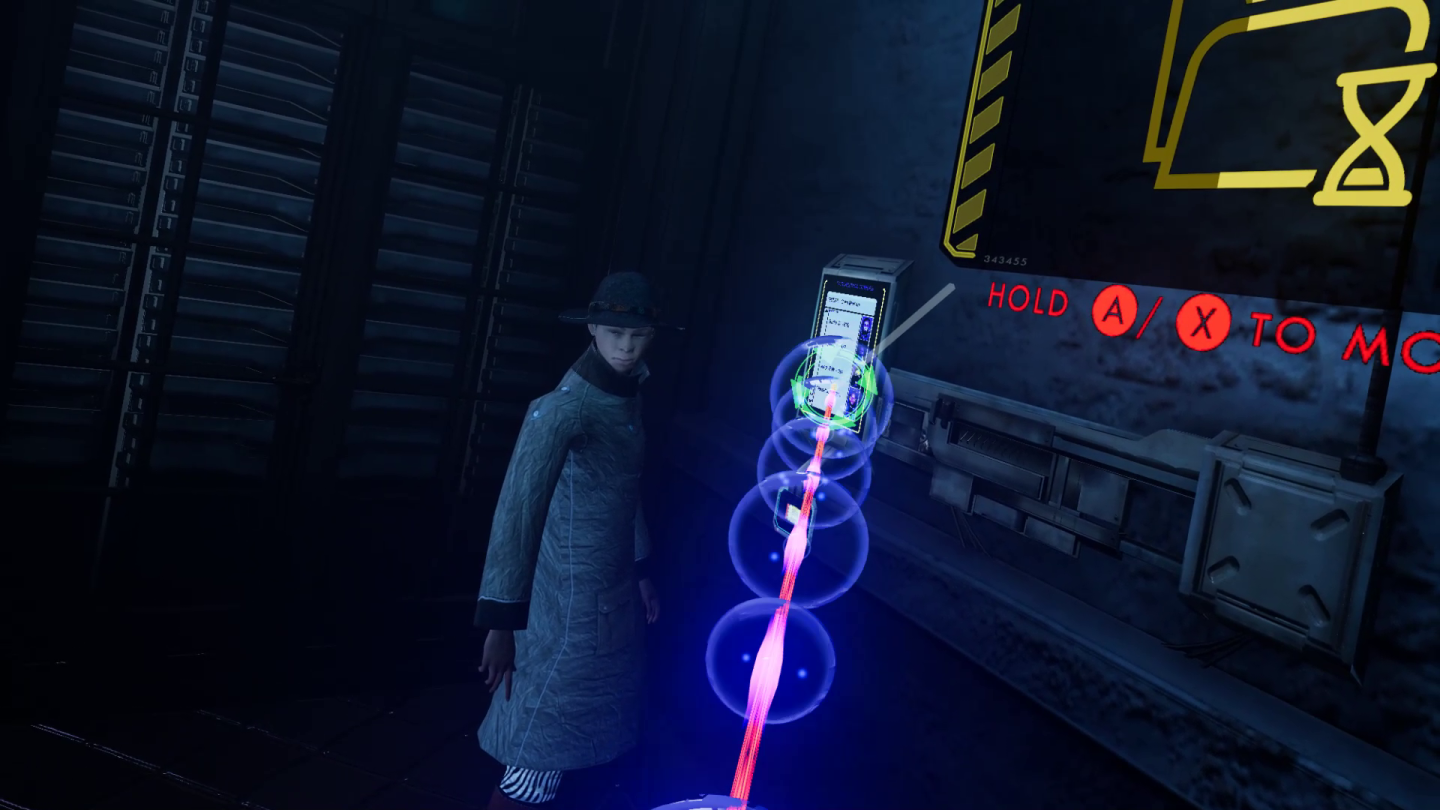Select the portrait thumbnail on the device screen
This screenshot has height=810, width=1440.
coord(867,323)
